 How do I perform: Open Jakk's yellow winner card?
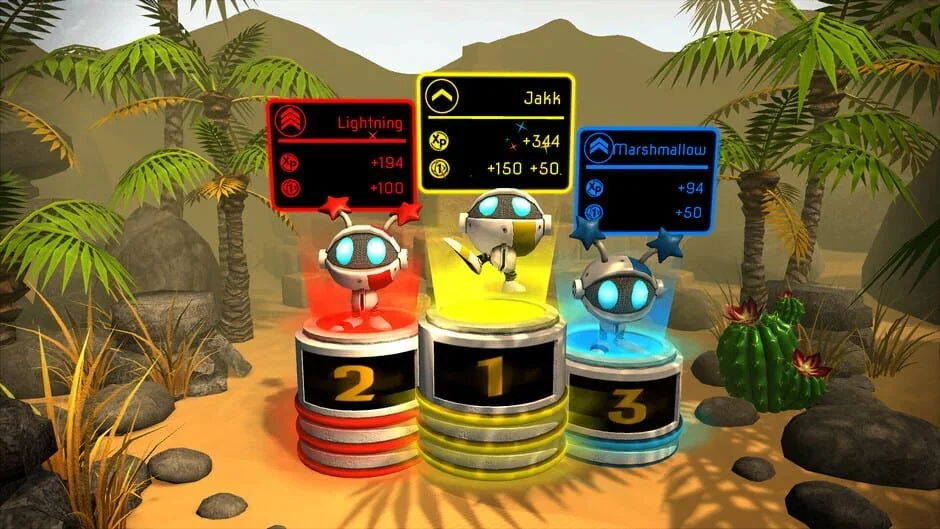tap(496, 134)
